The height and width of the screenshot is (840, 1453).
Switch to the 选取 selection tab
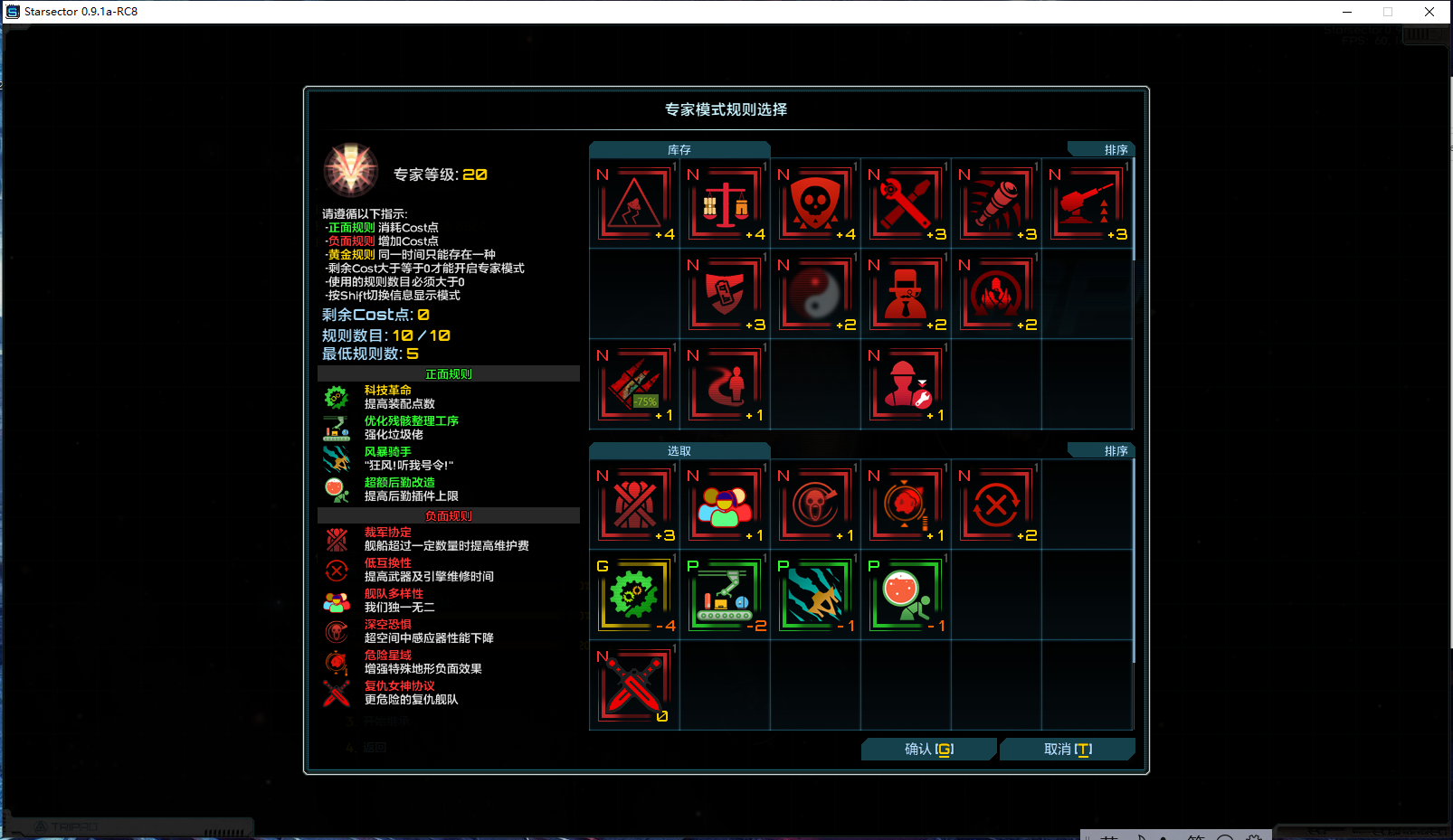click(679, 450)
